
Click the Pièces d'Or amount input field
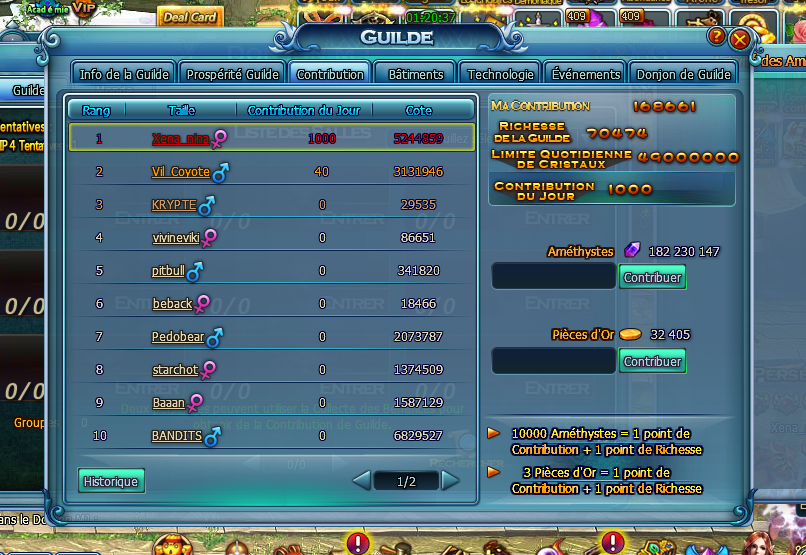[x=553, y=361]
